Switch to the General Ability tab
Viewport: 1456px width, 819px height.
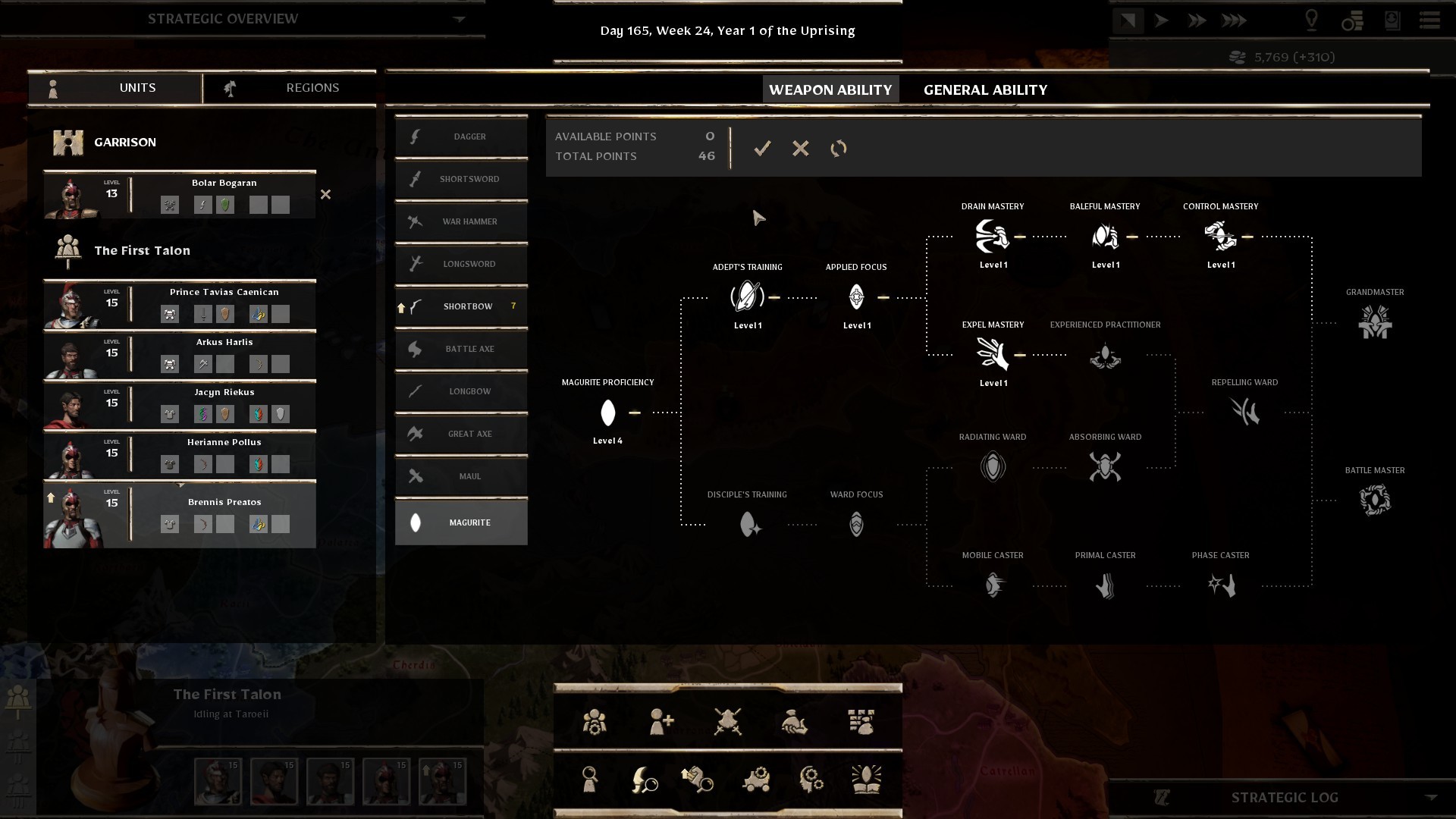click(984, 89)
